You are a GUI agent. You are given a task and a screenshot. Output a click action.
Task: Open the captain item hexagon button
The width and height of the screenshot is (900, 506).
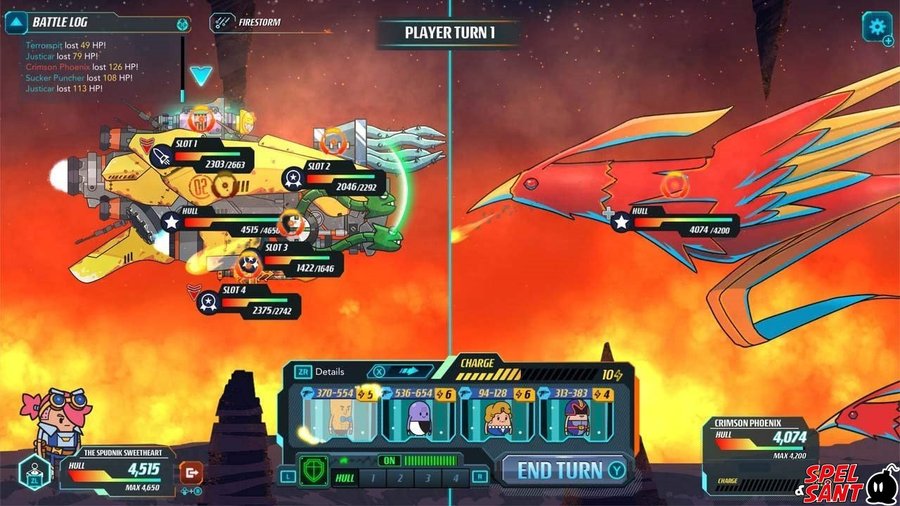click(x=34, y=474)
